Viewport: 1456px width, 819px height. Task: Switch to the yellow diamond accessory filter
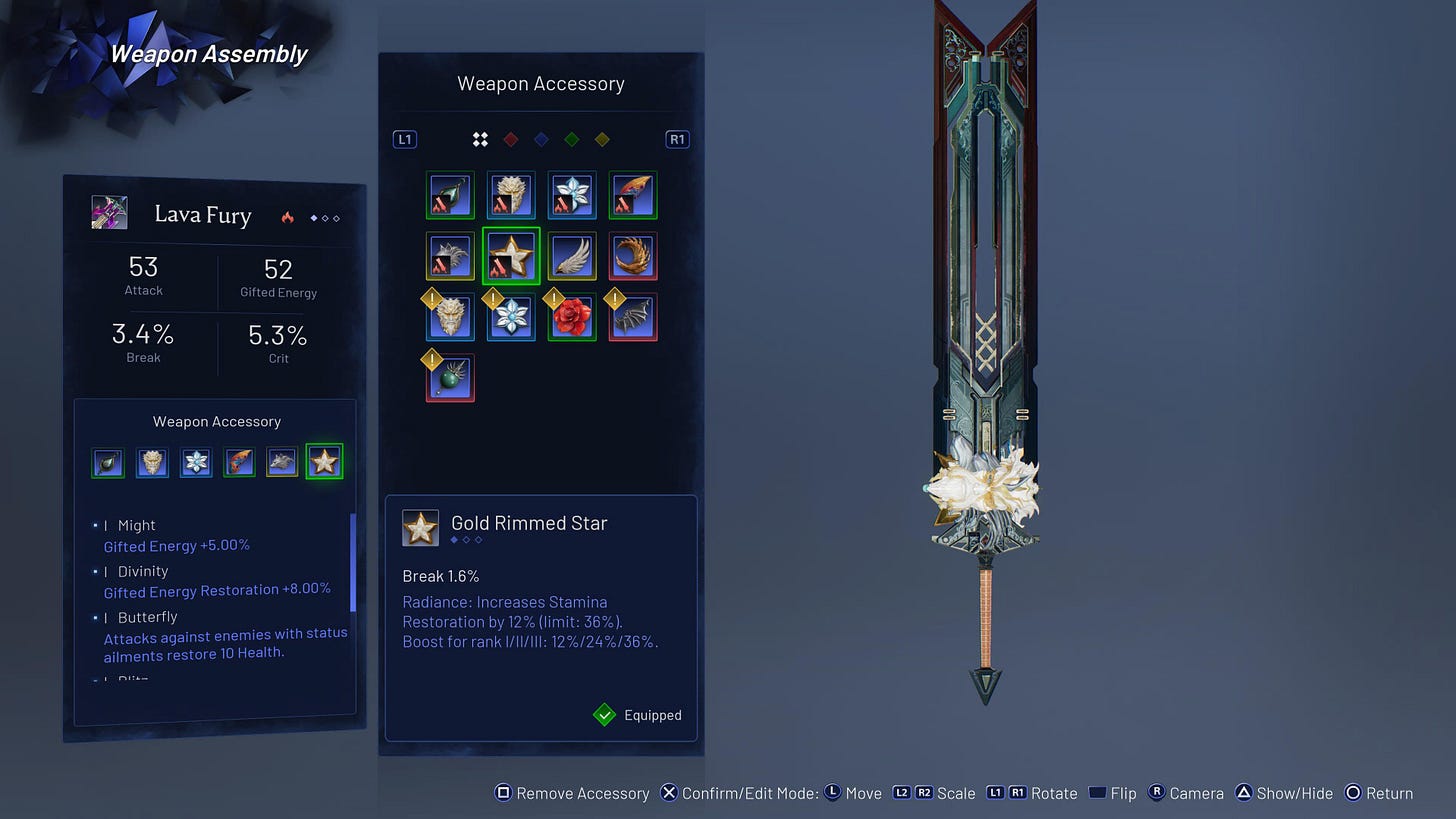602,139
